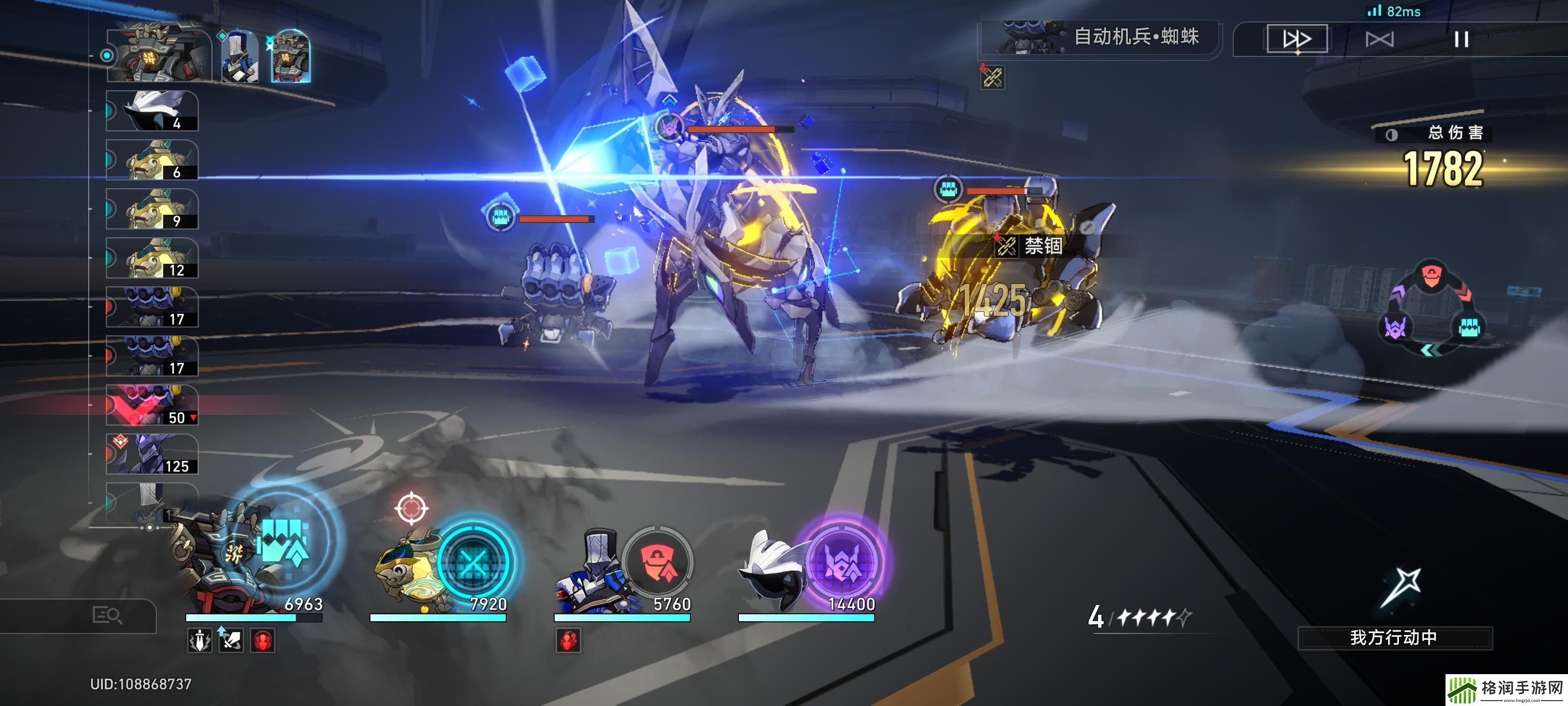1568x706 pixels.
Task: Pause the battle
Action: click(1461, 40)
